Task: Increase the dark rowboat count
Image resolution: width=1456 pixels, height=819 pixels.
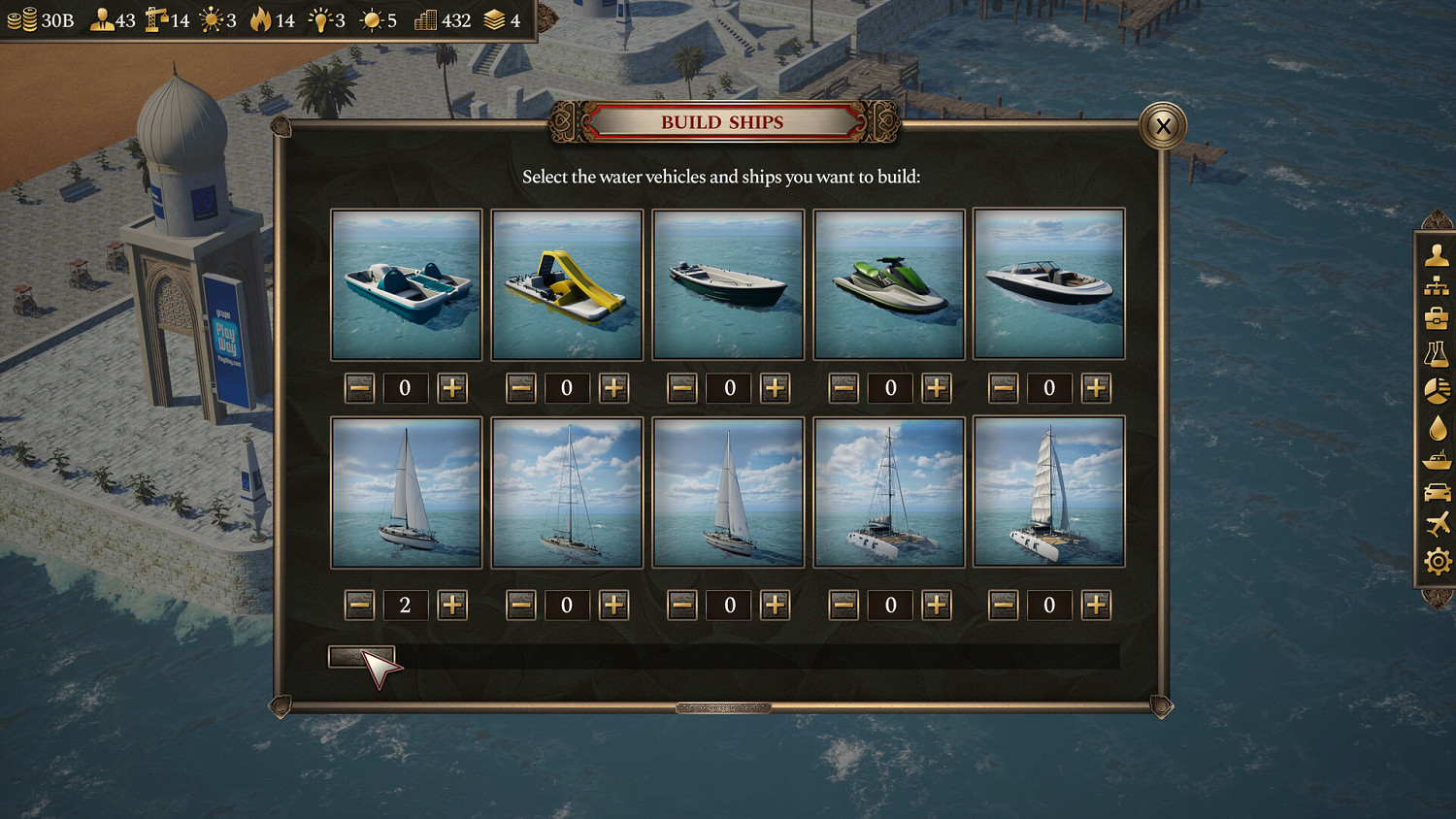Action: (775, 388)
